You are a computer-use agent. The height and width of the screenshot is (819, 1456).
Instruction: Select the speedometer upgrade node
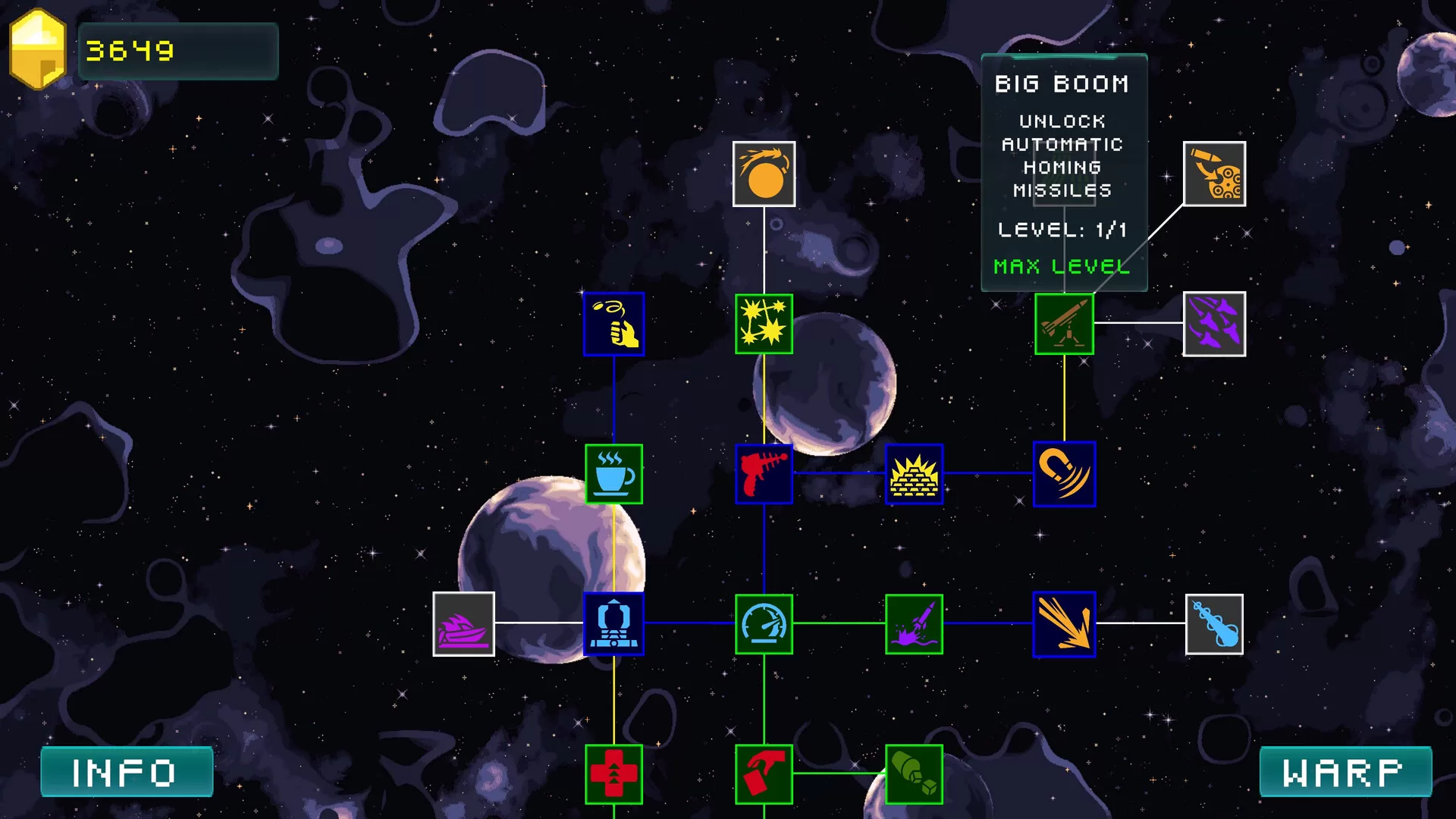click(x=764, y=624)
